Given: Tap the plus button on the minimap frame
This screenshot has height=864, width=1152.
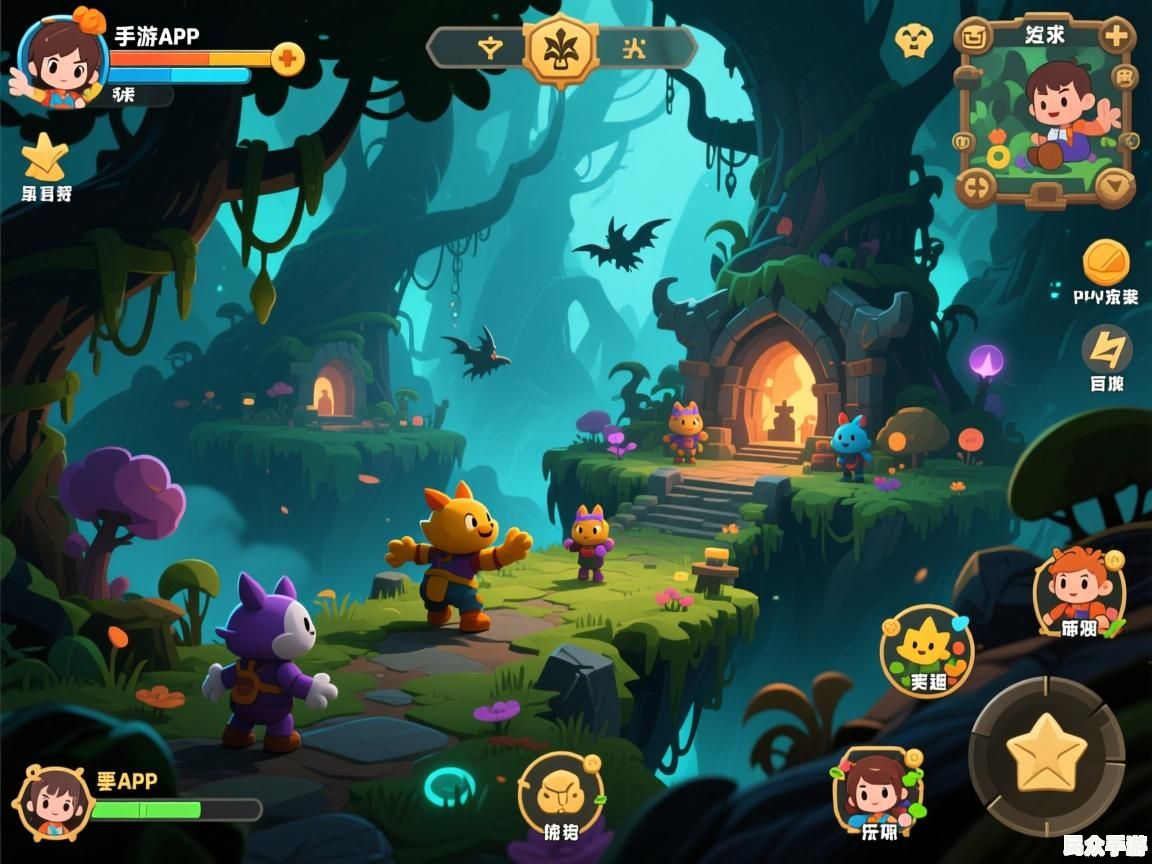Looking at the screenshot, I should 1115,37.
